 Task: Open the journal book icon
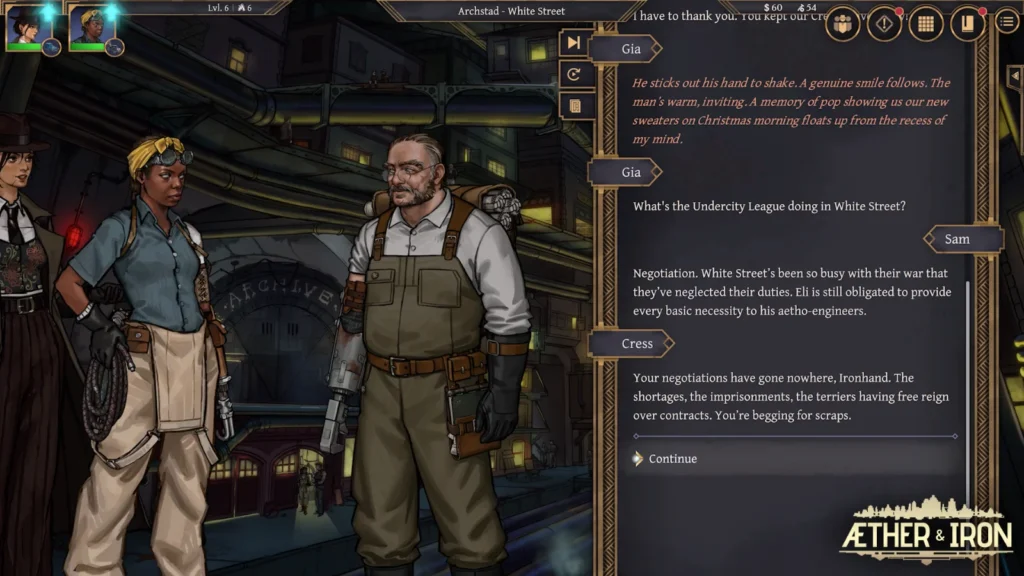(x=967, y=24)
